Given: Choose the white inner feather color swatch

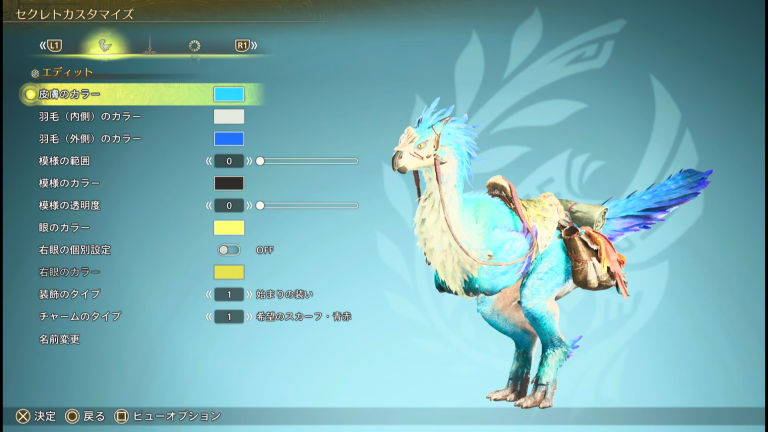Looking at the screenshot, I should pos(228,116).
